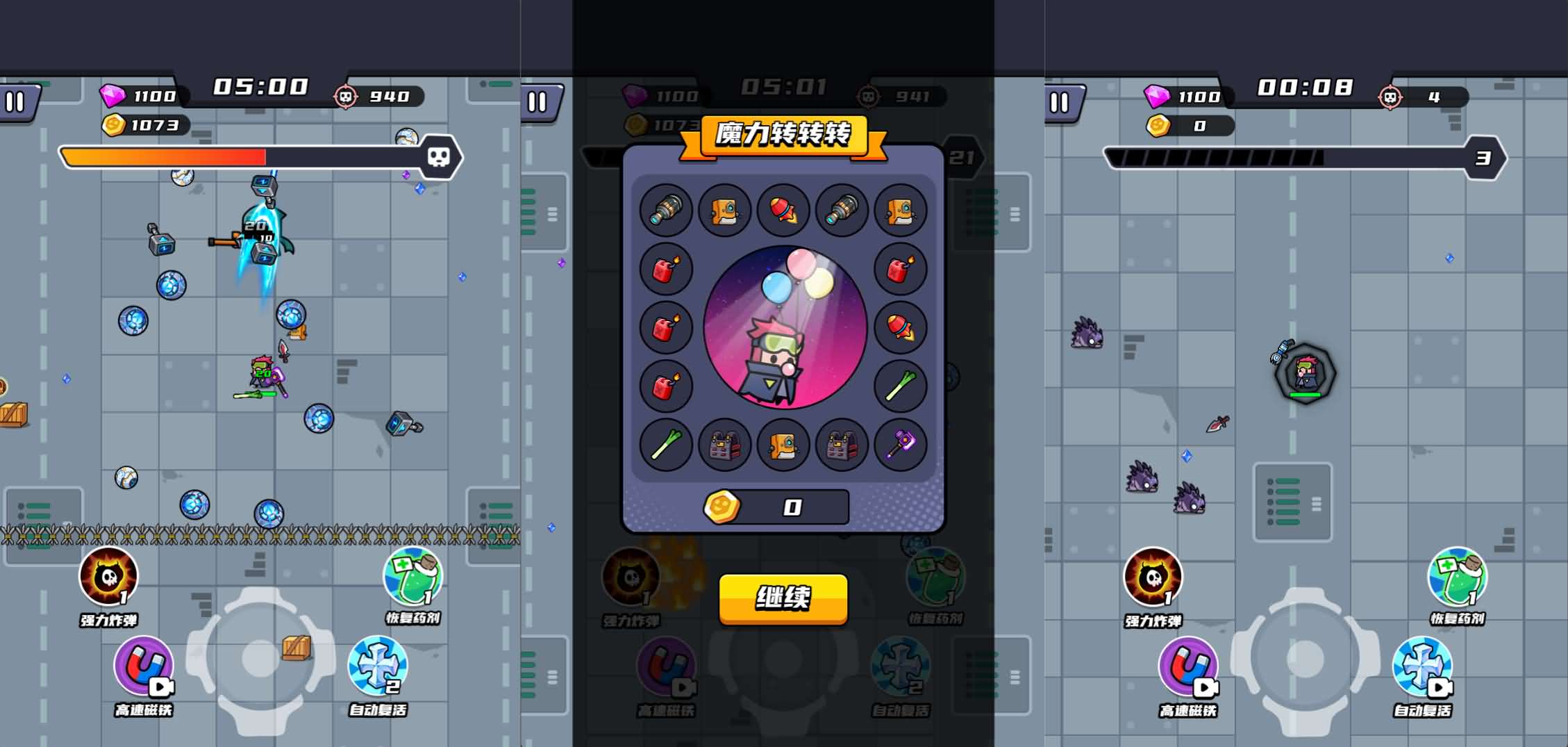Tap the coin total display below the wheel

tap(783, 508)
